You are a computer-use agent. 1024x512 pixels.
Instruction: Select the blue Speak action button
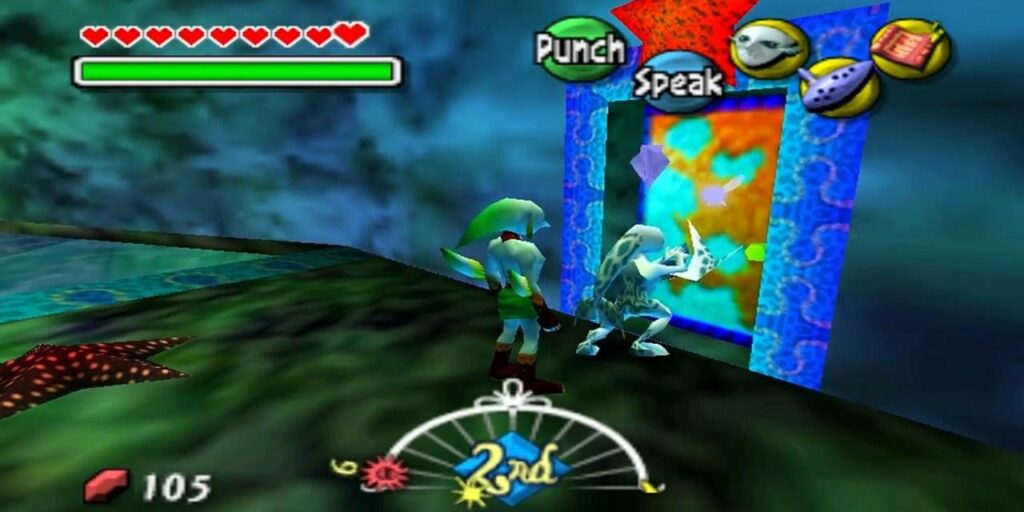tap(678, 83)
